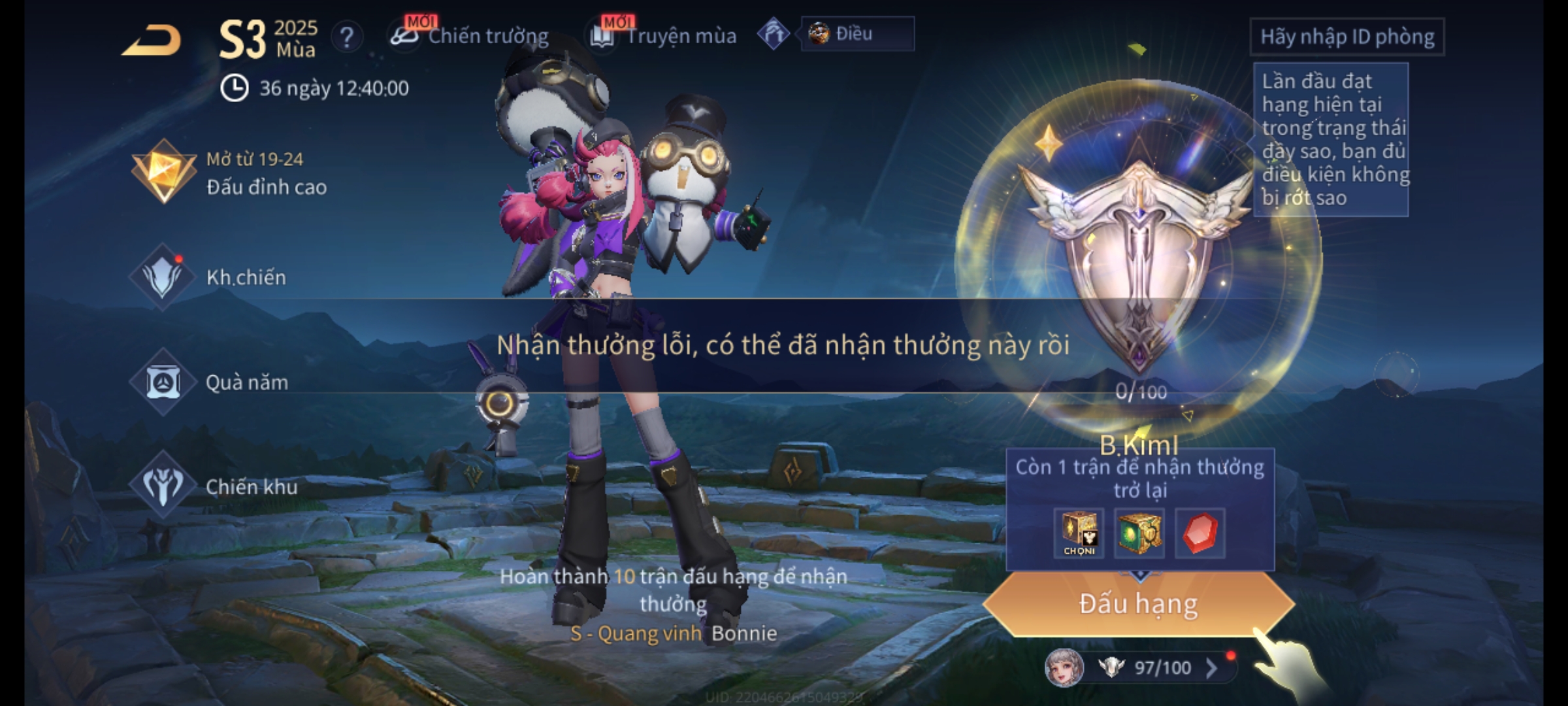Select the Điều player profile box
The image size is (1568, 706).
(x=857, y=34)
